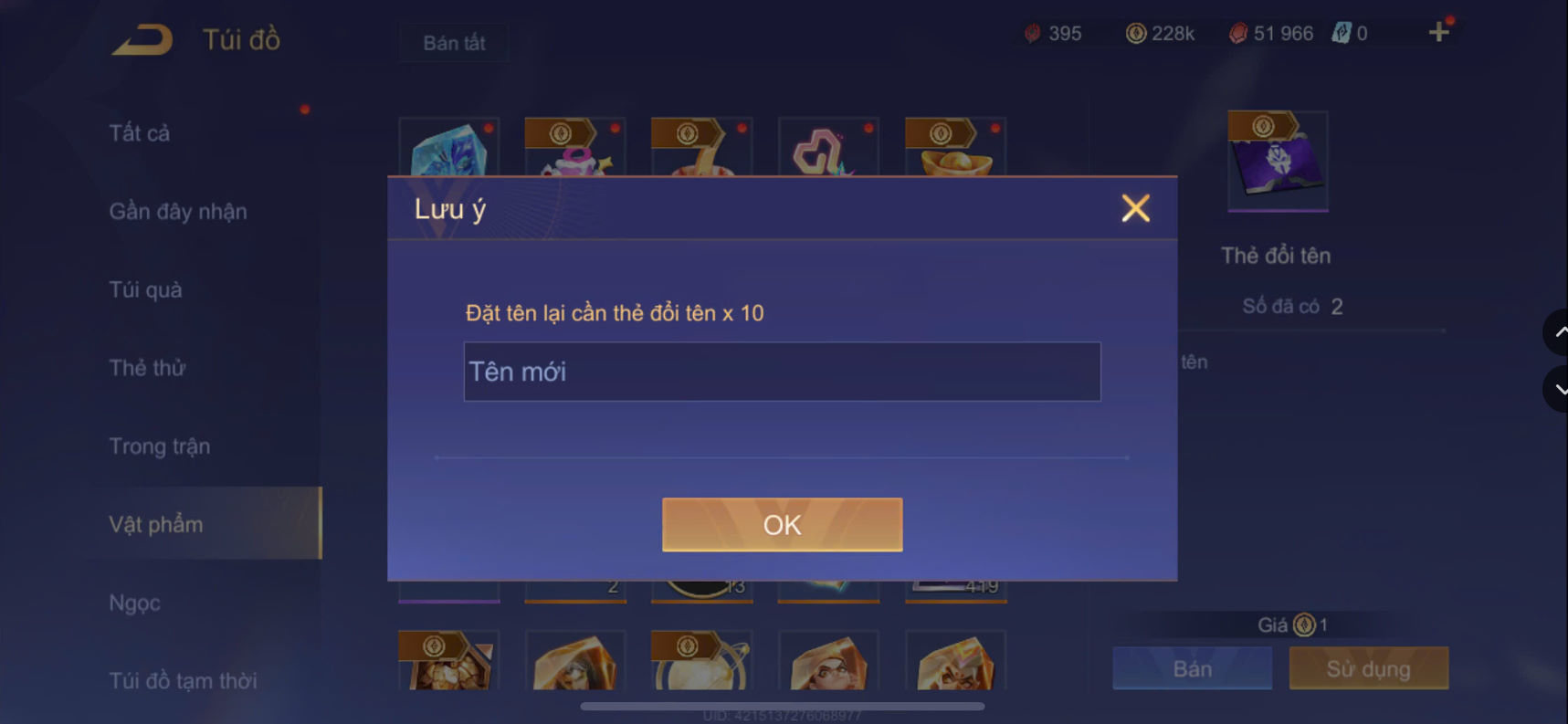Confirm the rename with the OK button

782,524
